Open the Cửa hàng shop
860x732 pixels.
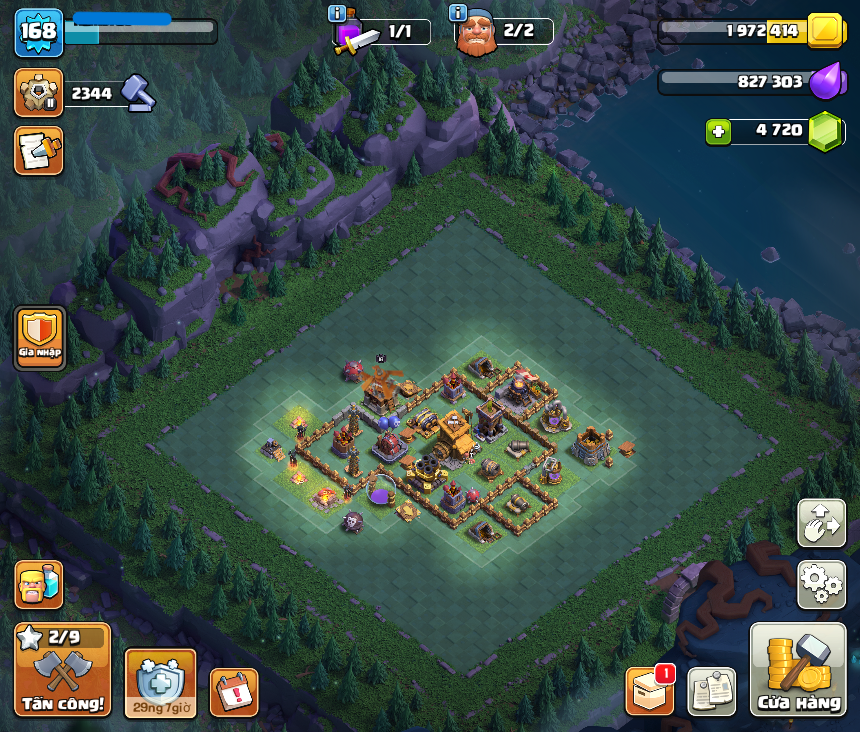798,670
